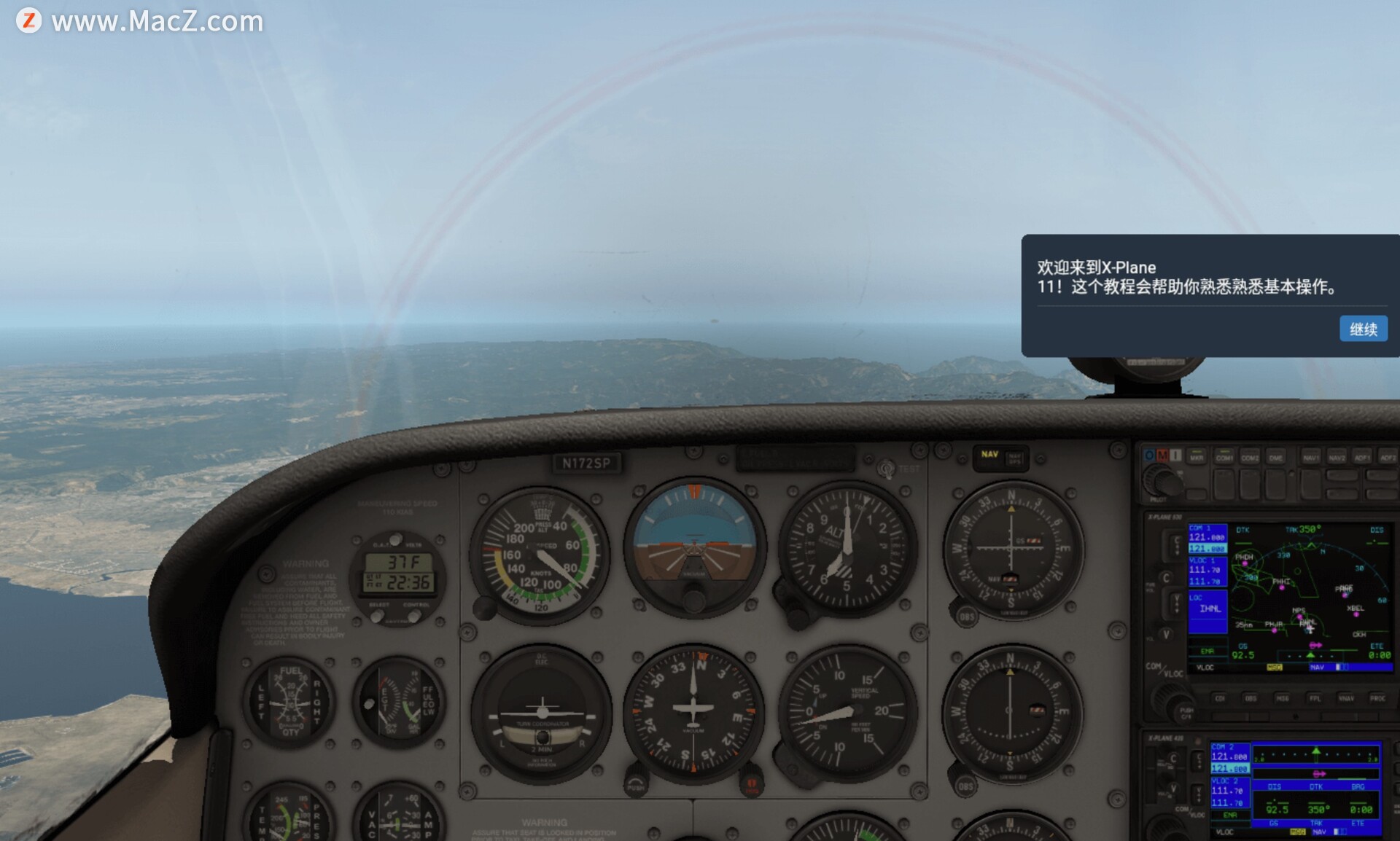Image resolution: width=1400 pixels, height=841 pixels.
Task: Open the flight plan with the FPL button
Action: (1315, 698)
